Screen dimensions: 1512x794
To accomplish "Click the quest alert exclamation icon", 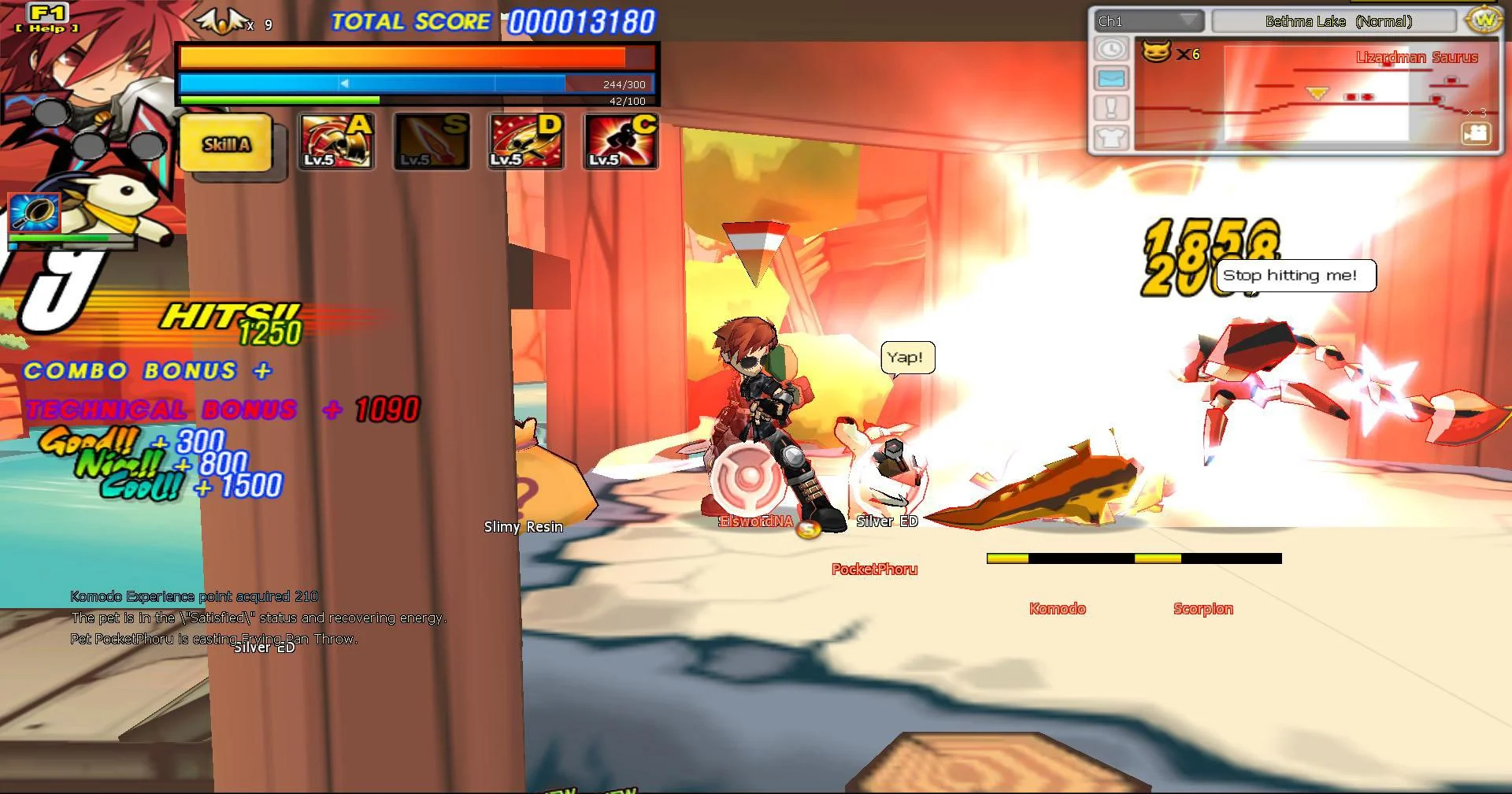I will tap(1110, 108).
